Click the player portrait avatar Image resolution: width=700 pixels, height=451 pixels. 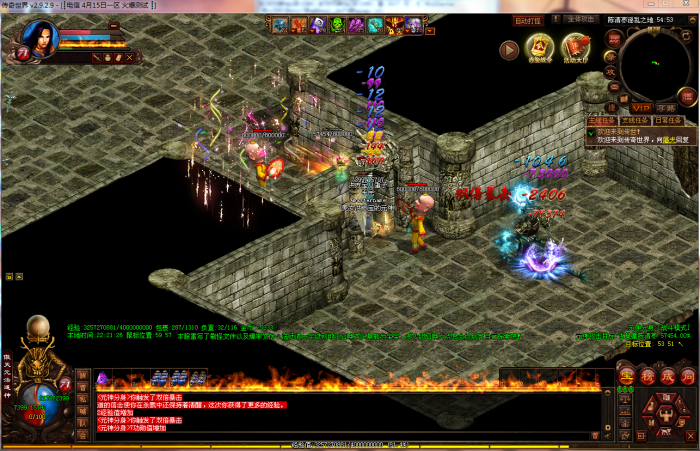click(37, 40)
